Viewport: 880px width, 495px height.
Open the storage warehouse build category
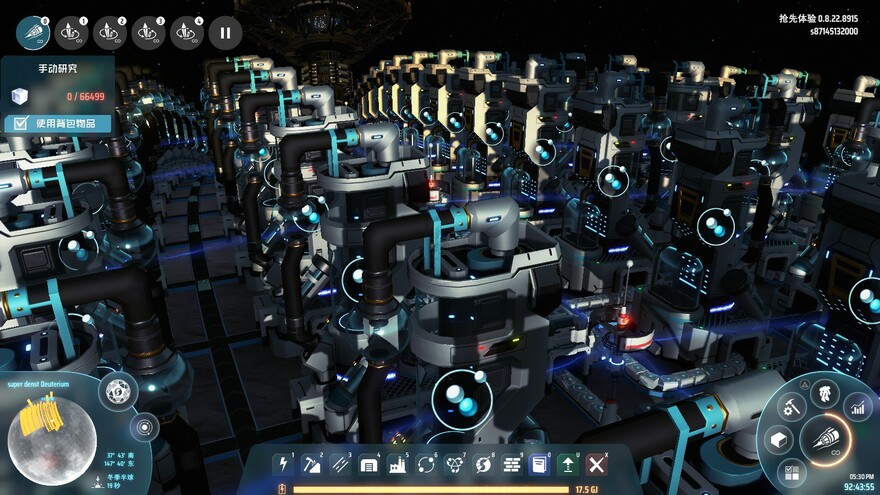point(369,464)
